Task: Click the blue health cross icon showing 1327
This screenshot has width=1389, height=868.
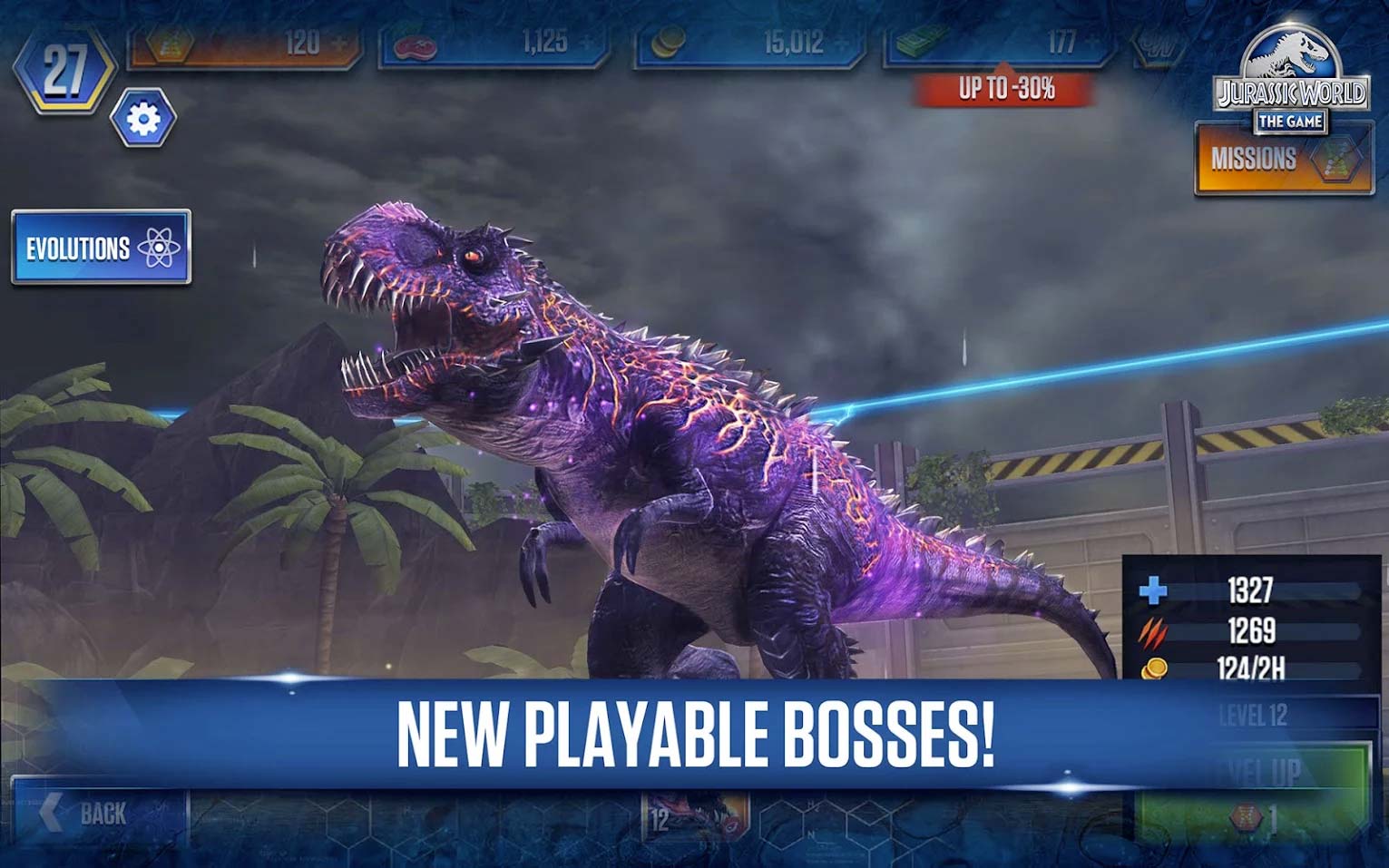Action: coord(1153,590)
